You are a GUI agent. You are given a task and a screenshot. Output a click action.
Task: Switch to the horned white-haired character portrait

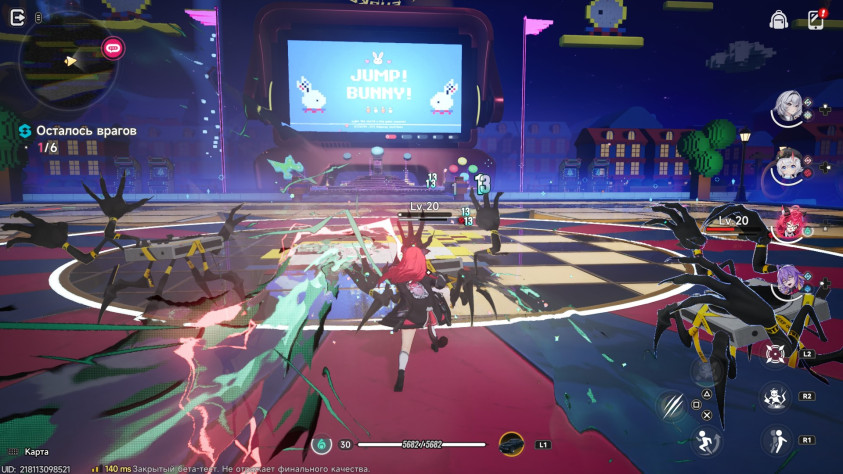tap(789, 165)
